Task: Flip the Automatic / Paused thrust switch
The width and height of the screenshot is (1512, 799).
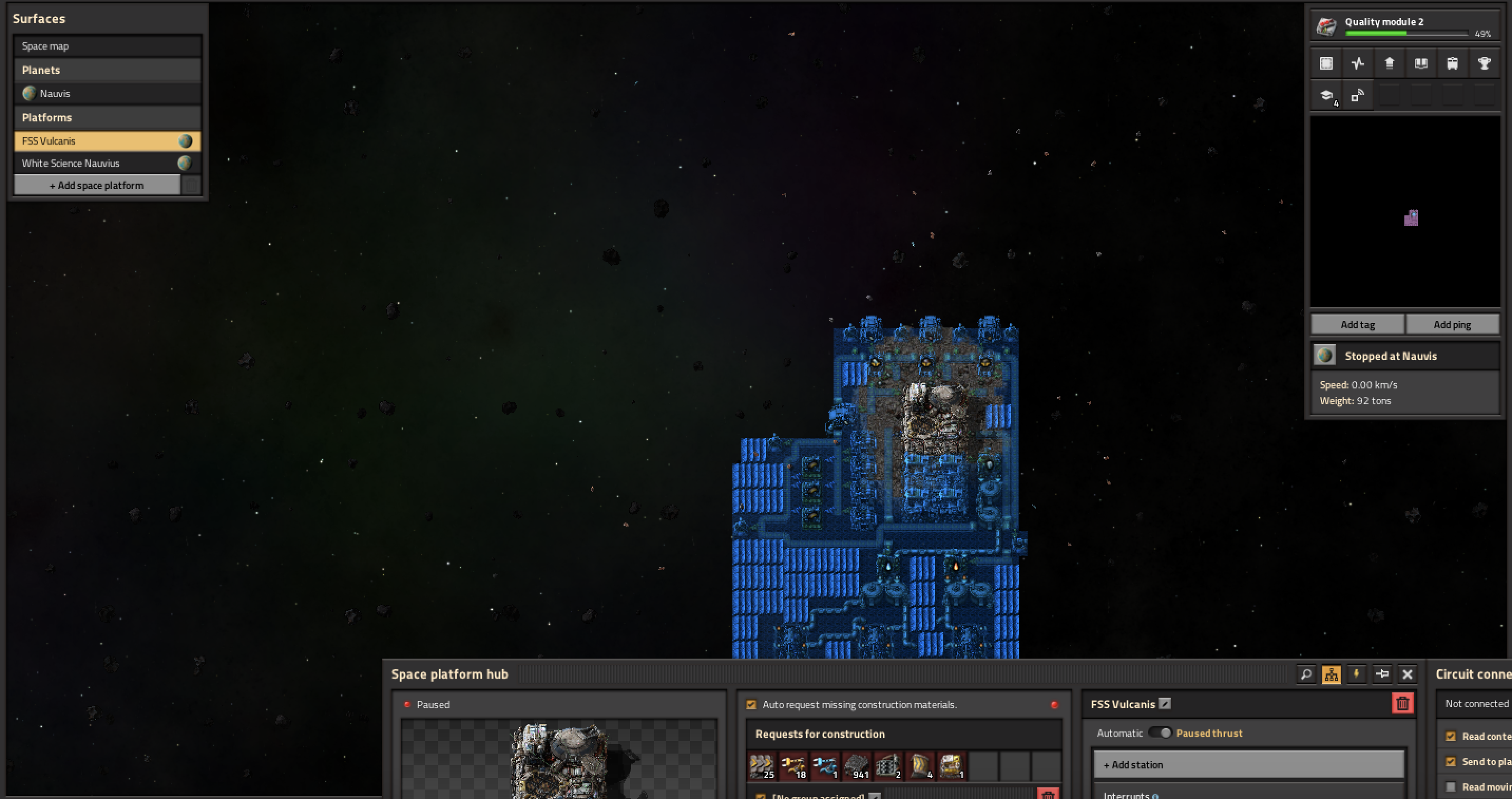Action: tap(1160, 733)
